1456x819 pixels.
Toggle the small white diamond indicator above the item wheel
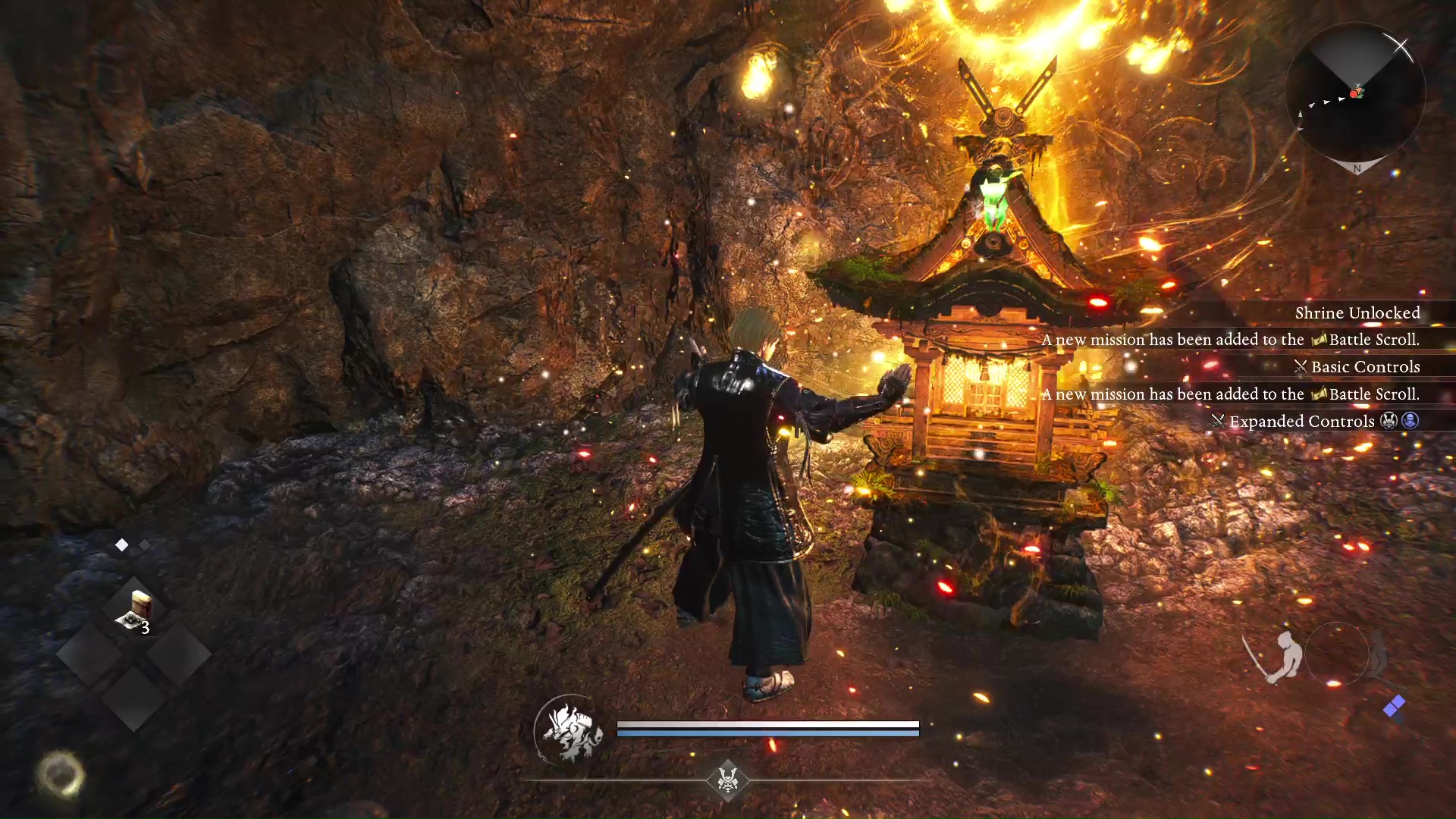coord(120,544)
